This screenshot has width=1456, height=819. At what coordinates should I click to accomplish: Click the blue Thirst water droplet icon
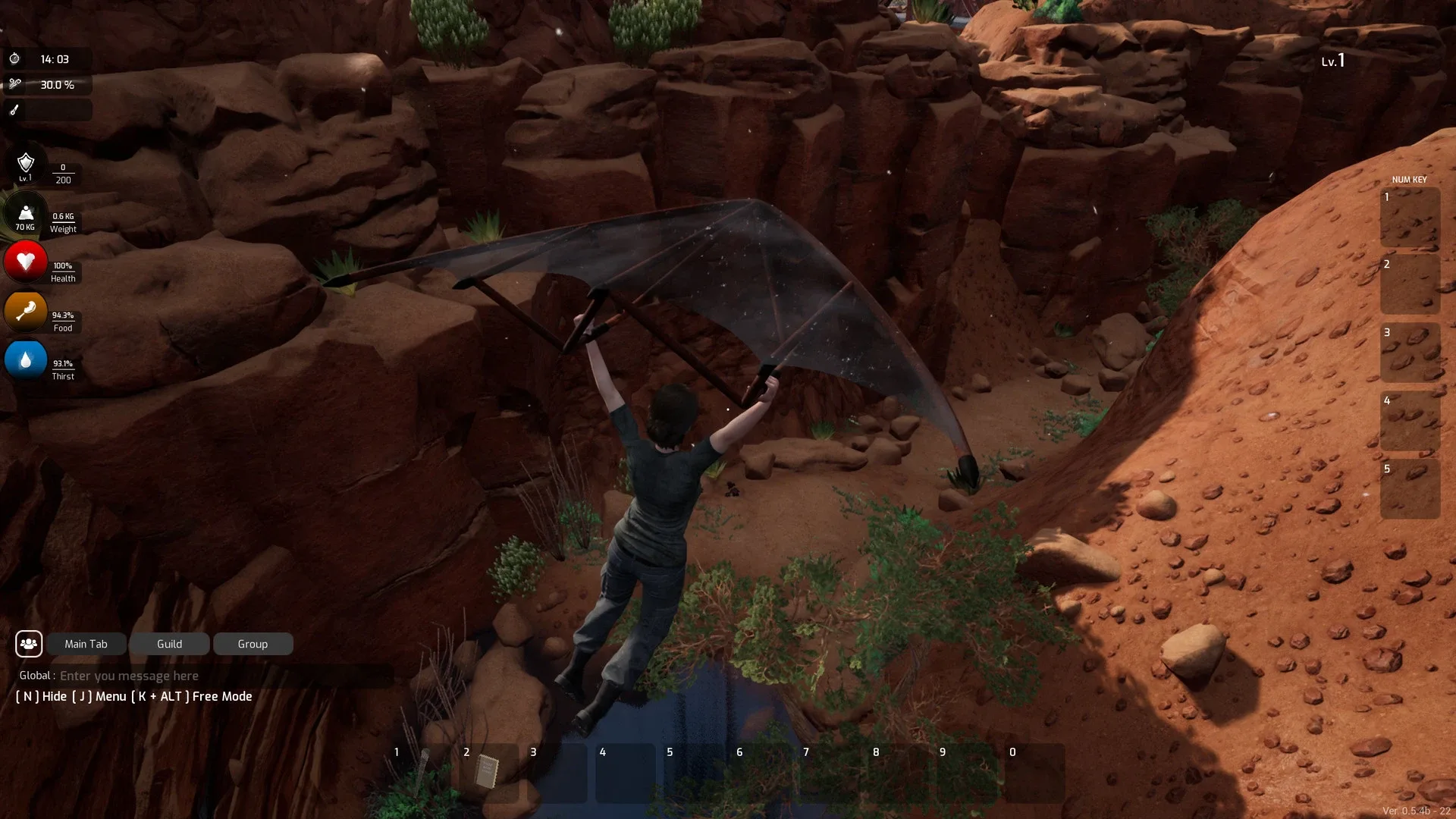coord(25,361)
